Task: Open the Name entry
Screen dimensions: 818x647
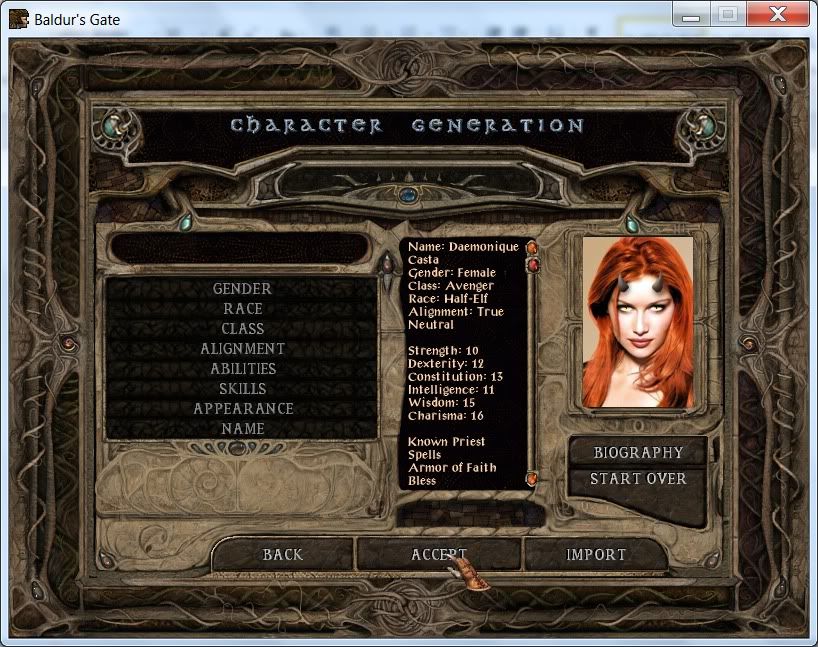Action: pos(242,429)
